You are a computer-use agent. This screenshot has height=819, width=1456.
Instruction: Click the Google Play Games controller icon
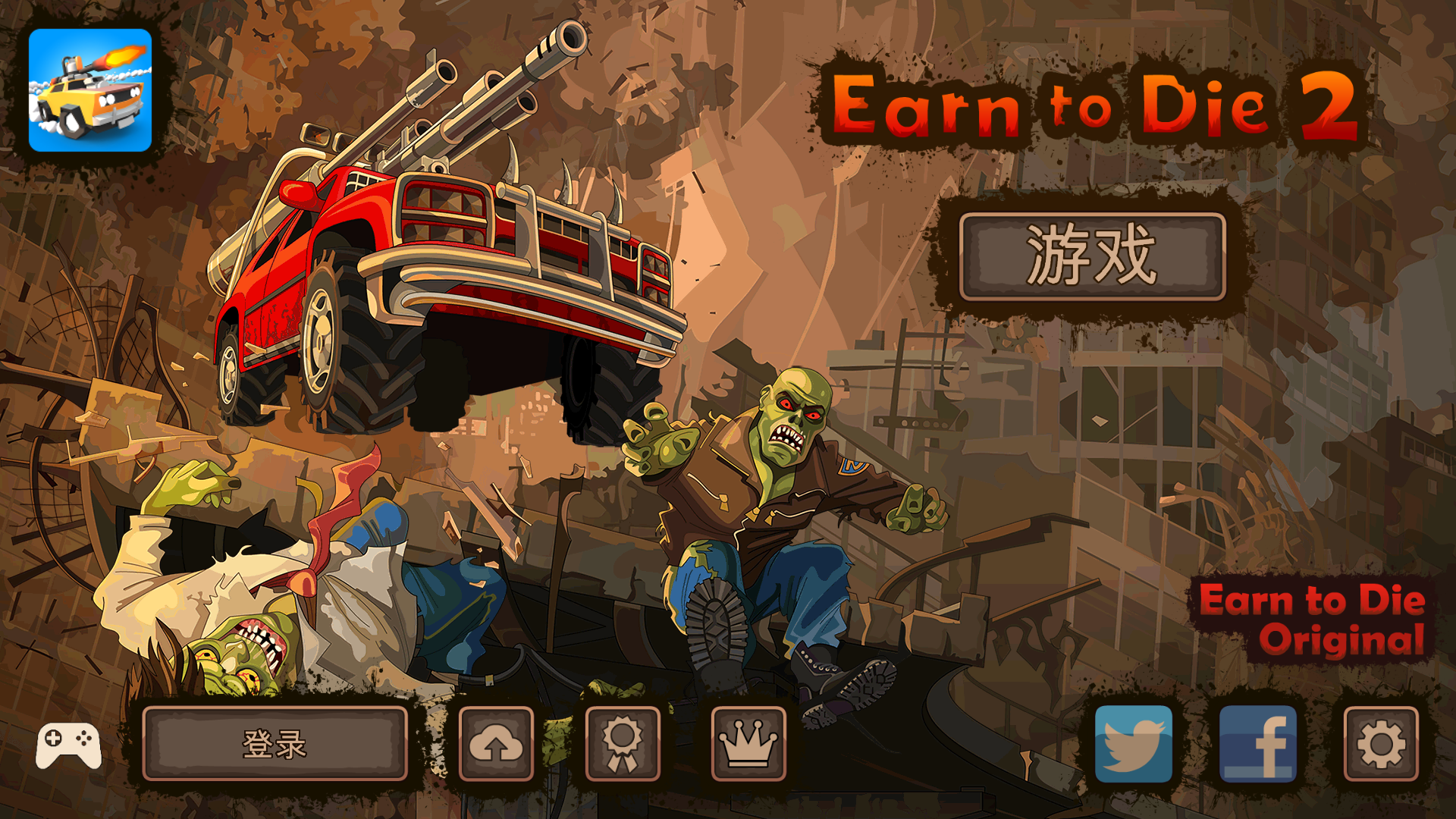click(68, 745)
